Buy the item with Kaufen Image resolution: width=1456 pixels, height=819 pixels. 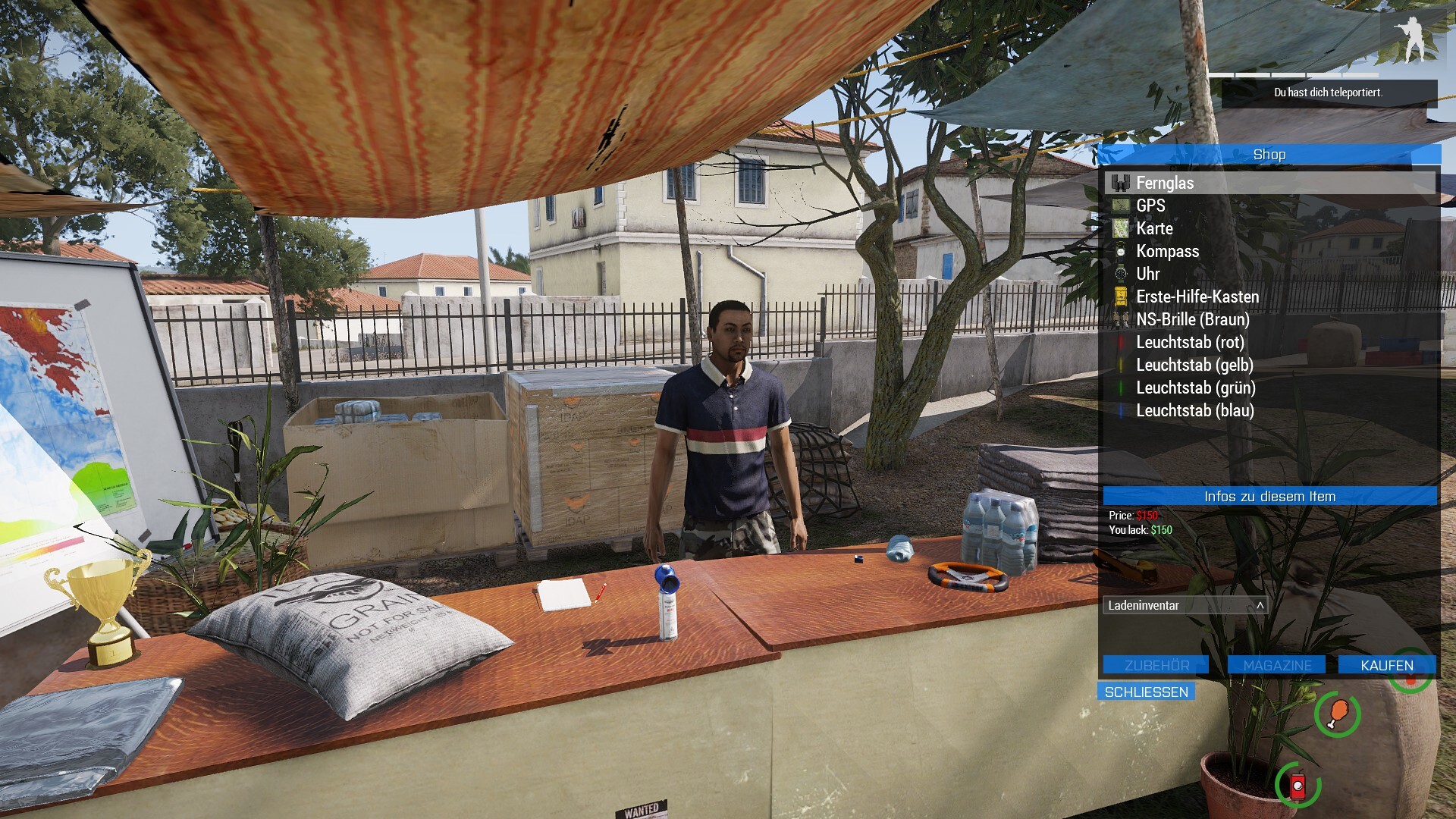pos(1386,665)
